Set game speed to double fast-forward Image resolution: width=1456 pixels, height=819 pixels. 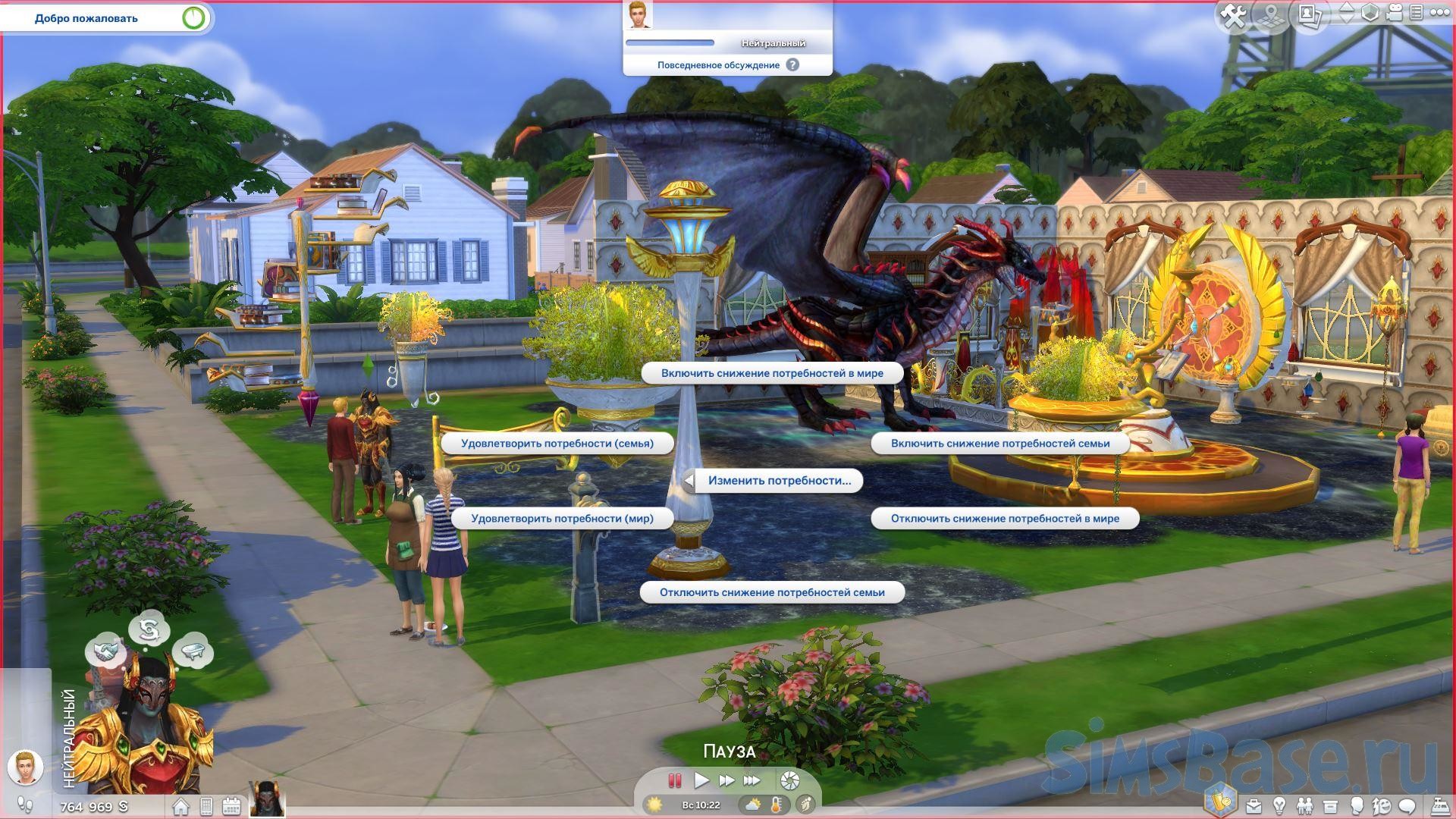pyautogui.click(x=726, y=780)
